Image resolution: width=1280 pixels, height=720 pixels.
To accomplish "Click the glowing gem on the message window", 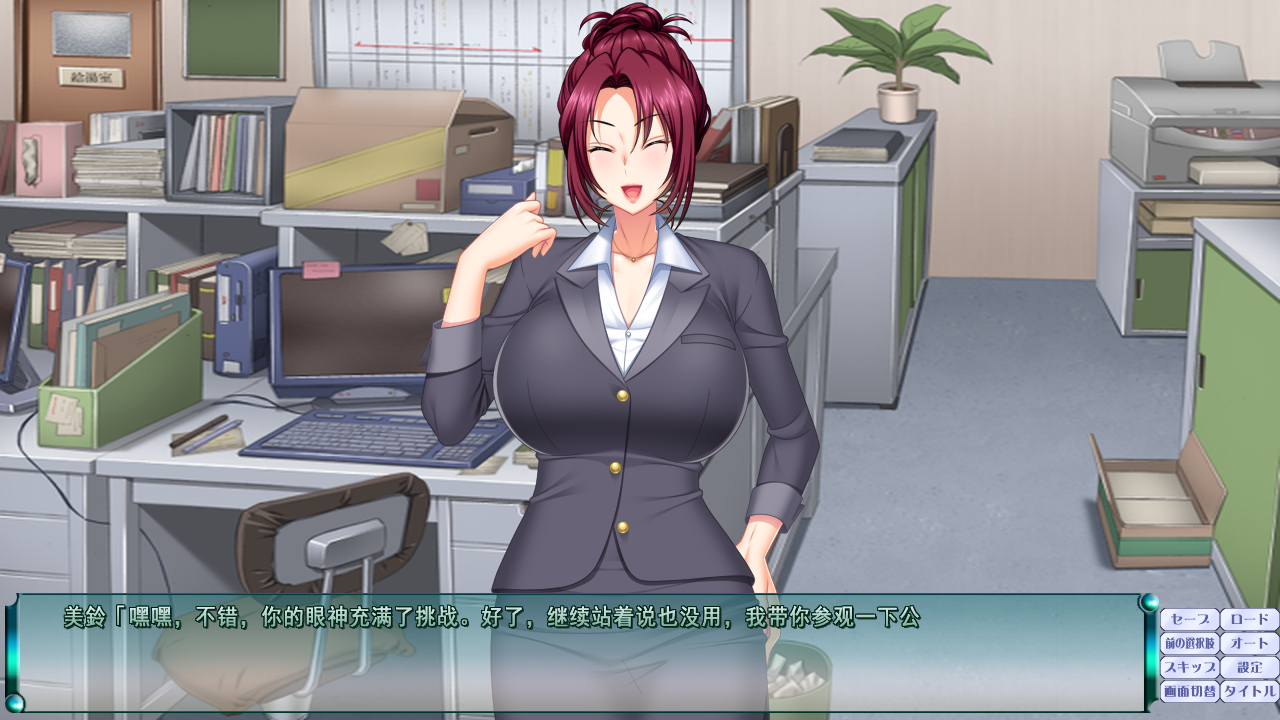I will click(1152, 603).
